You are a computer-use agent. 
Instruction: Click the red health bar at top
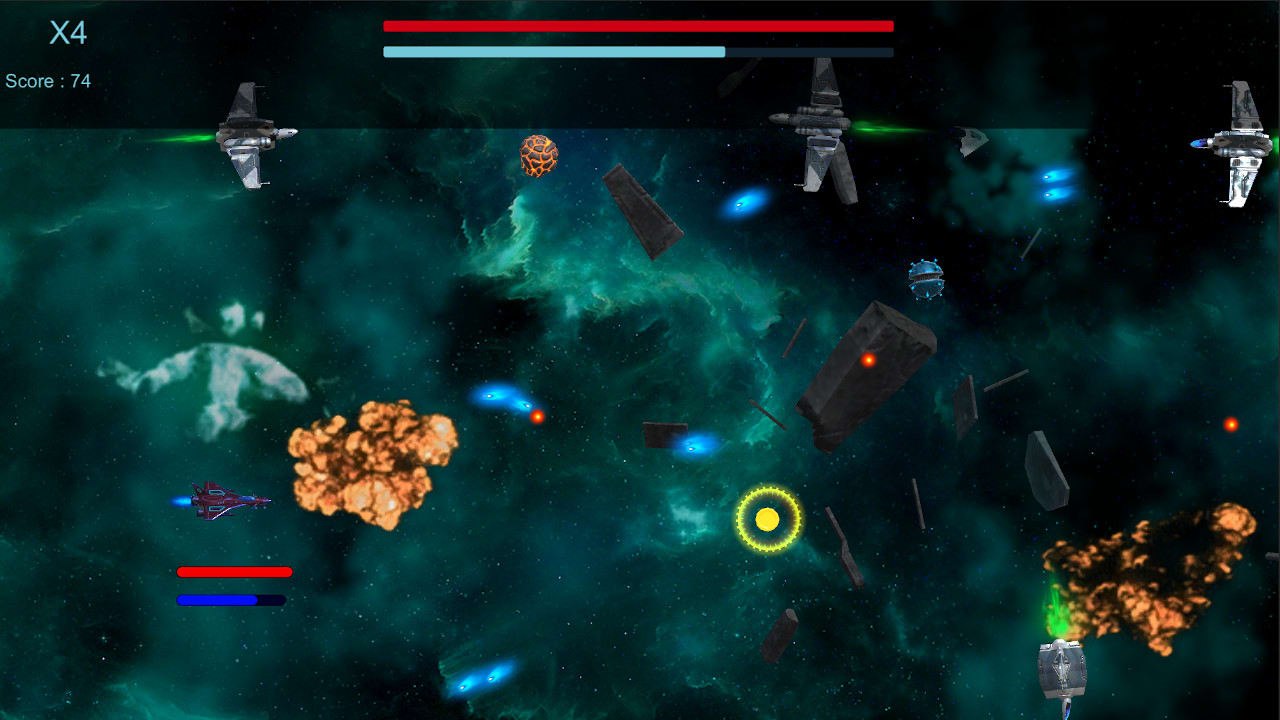tap(637, 26)
